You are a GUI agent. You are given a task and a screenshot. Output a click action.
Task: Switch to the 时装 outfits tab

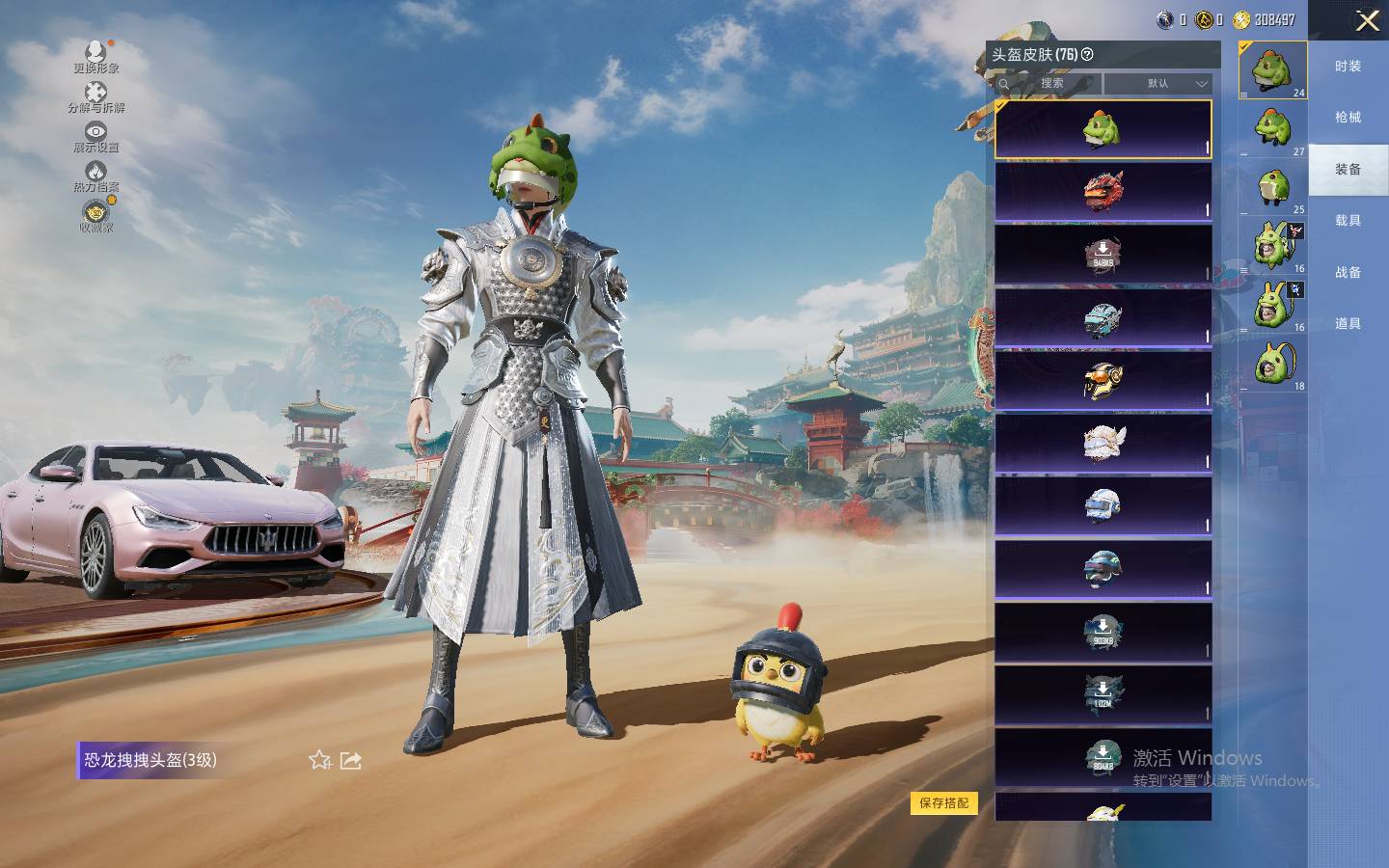(x=1348, y=67)
